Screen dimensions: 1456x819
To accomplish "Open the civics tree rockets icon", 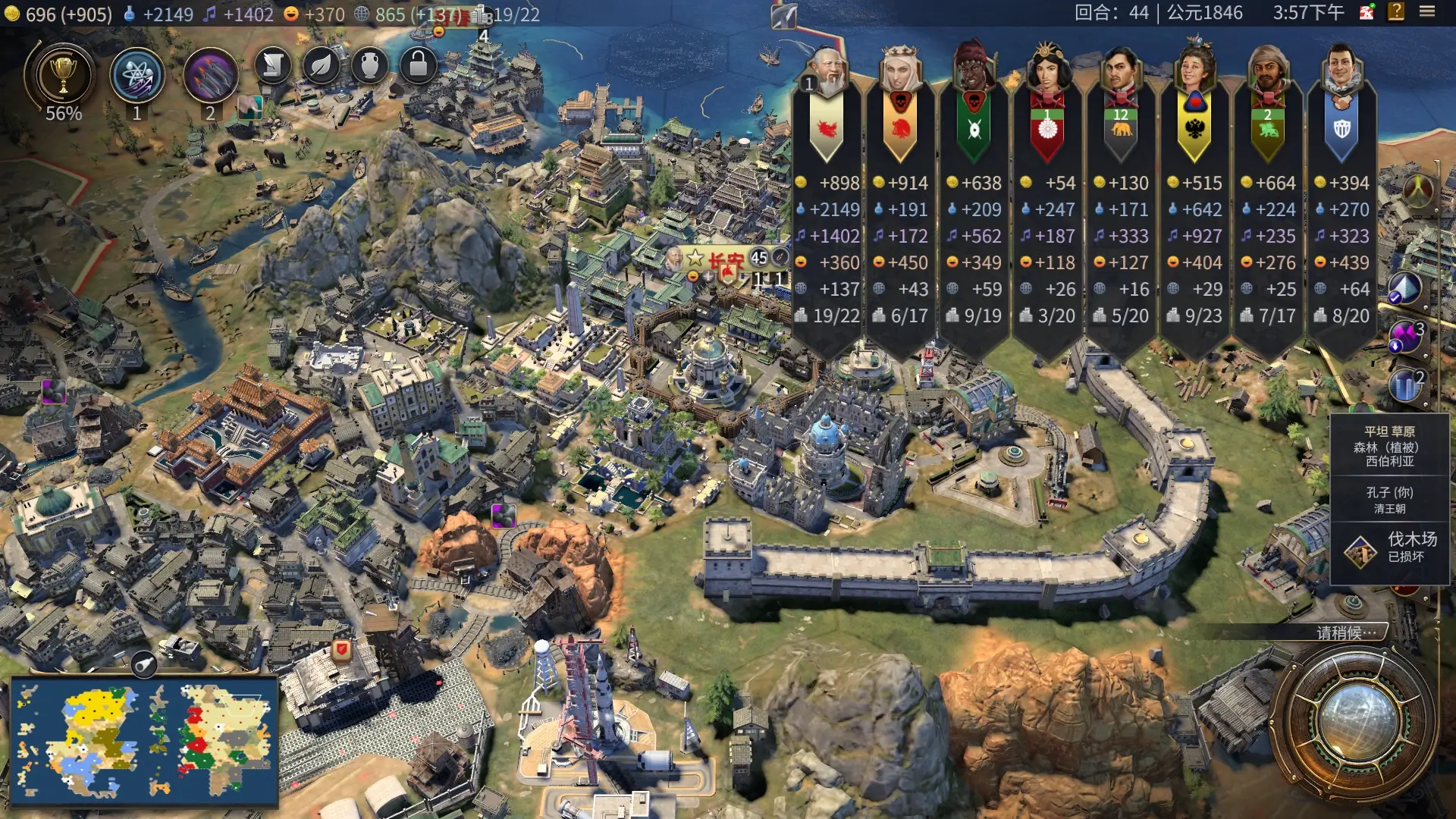I will (210, 76).
